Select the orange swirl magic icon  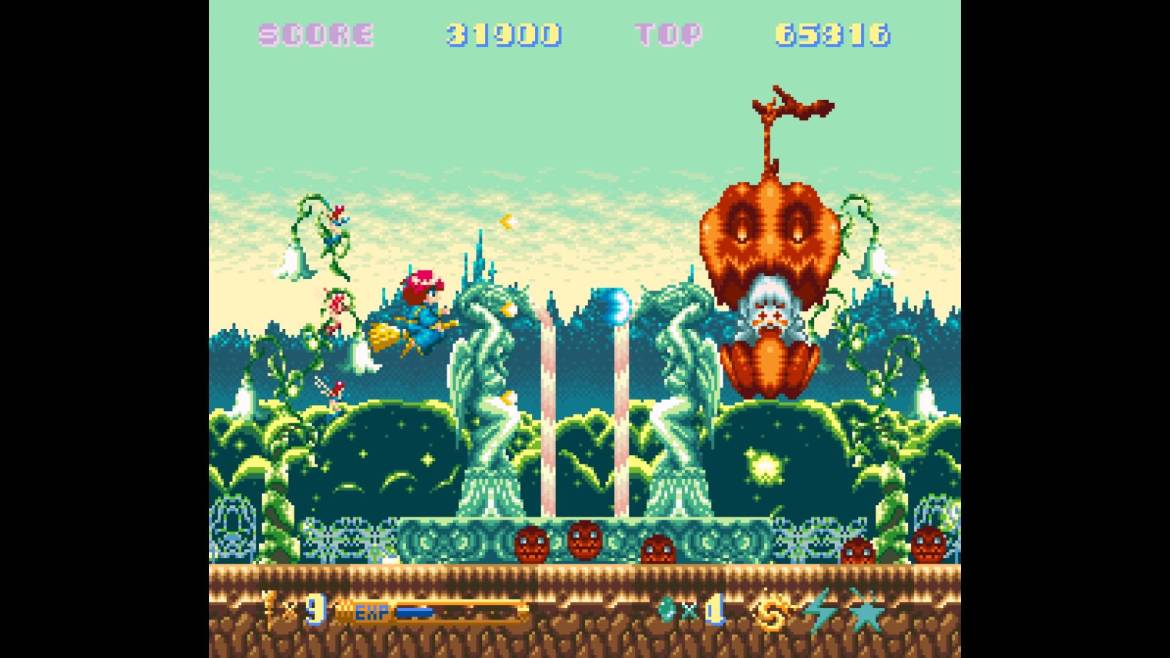(x=772, y=612)
